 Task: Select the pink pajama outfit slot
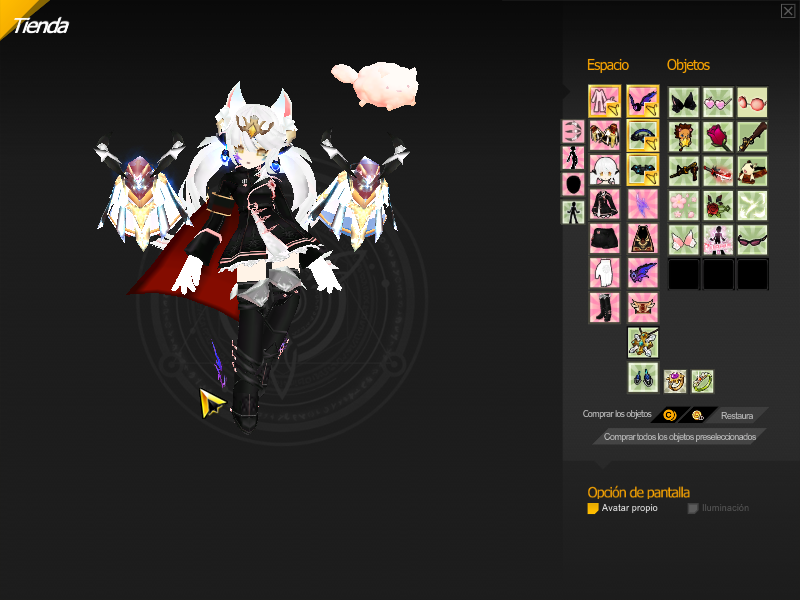point(604,102)
